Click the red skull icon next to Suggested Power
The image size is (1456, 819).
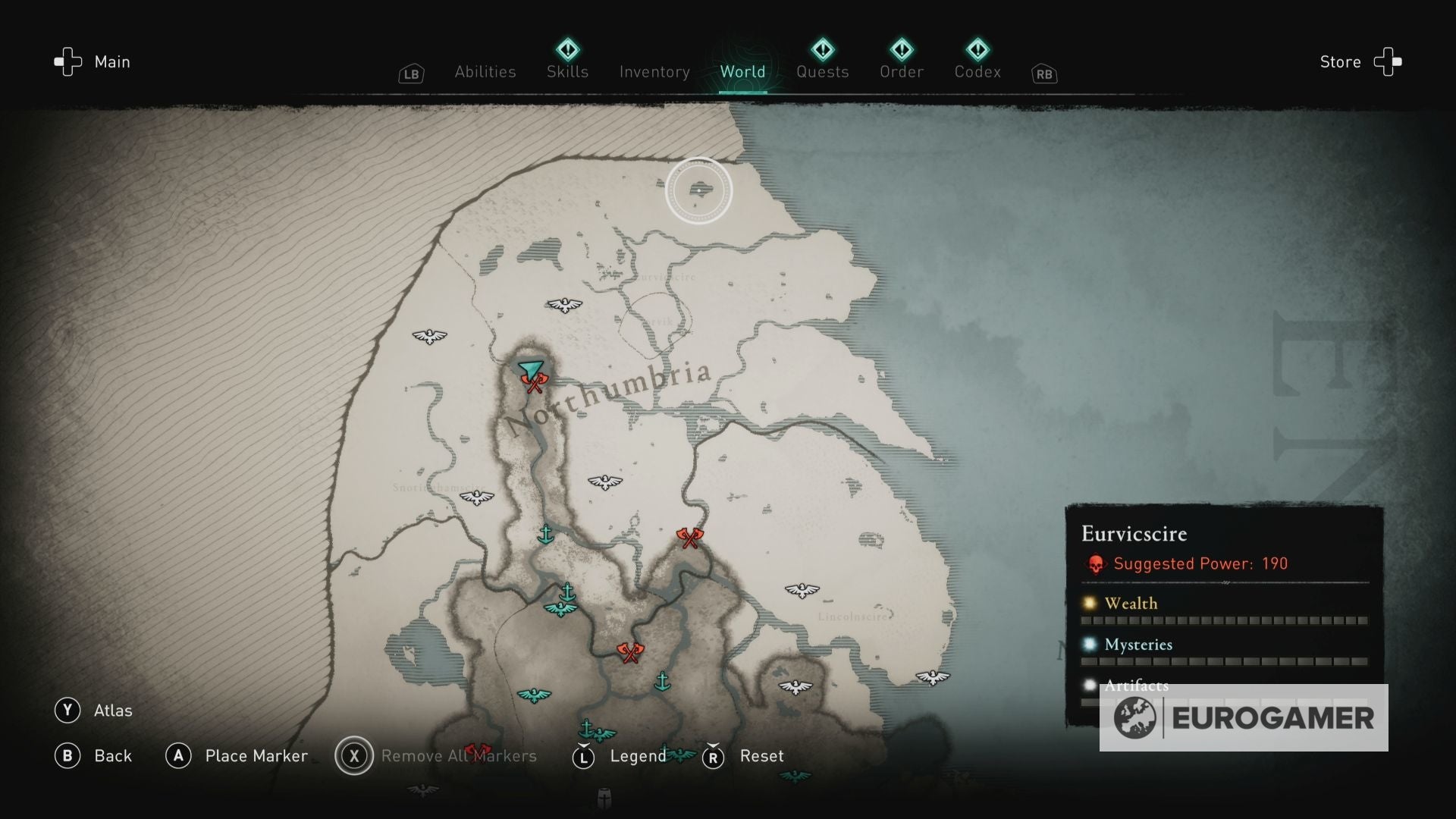pos(1094,563)
